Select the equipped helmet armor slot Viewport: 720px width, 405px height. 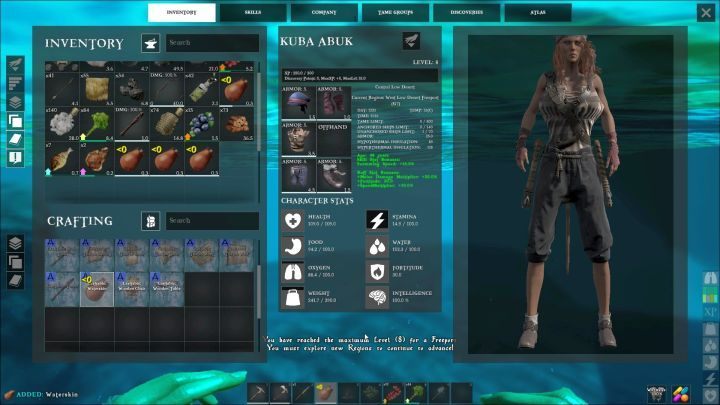click(298, 103)
